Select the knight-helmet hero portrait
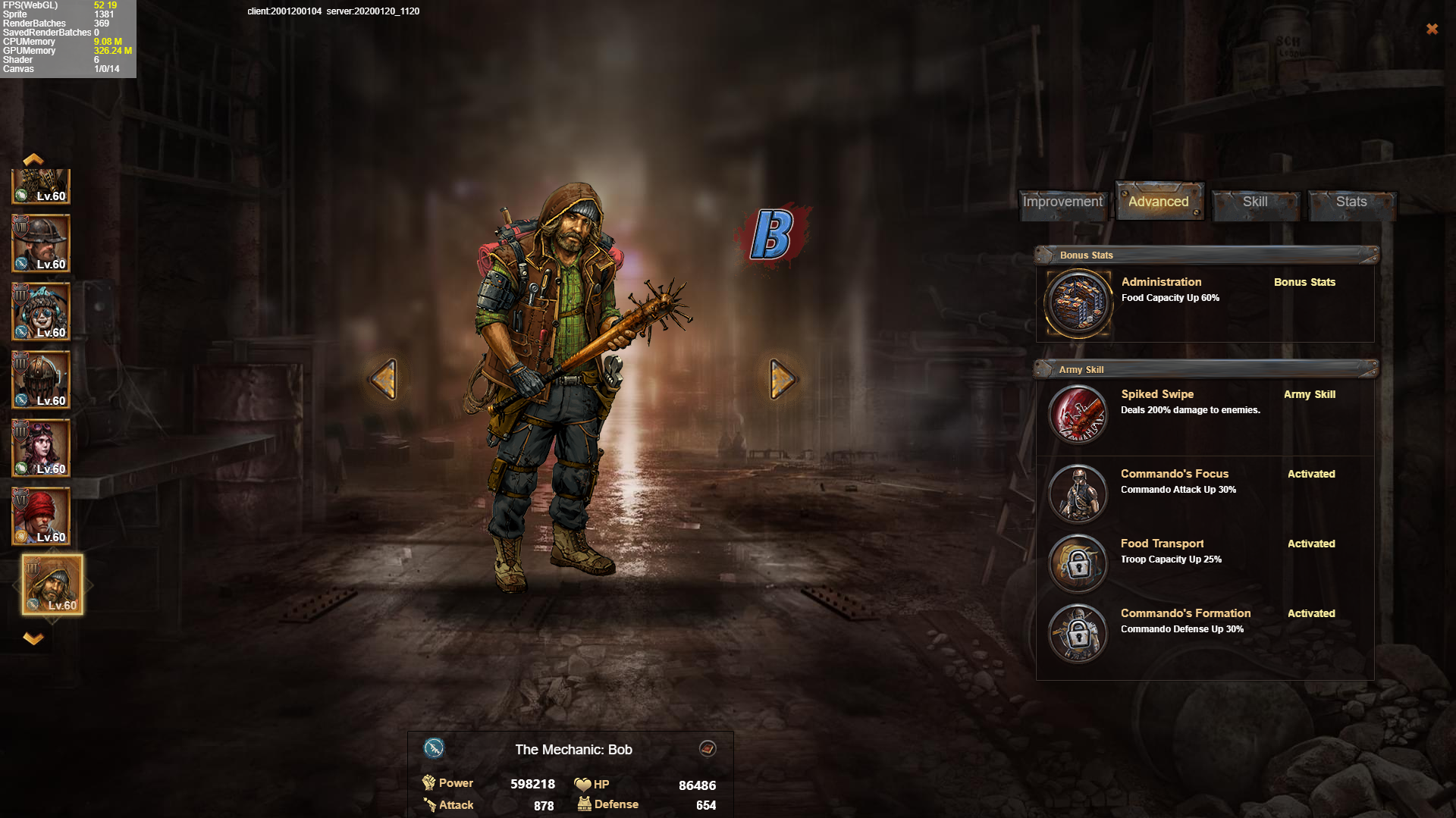Screen dimensions: 1456x818 (41, 380)
